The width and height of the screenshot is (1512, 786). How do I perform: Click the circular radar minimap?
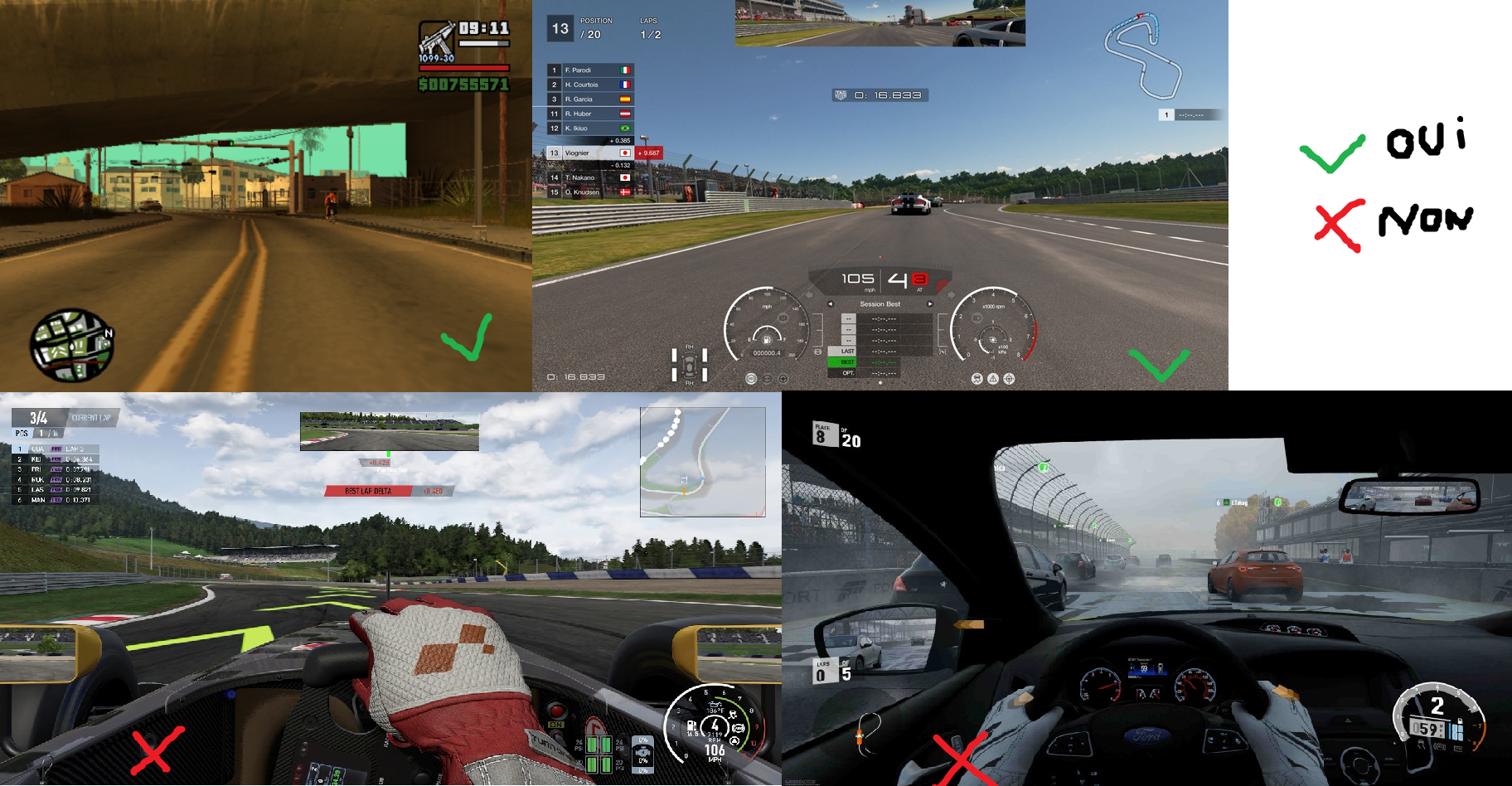click(x=71, y=345)
